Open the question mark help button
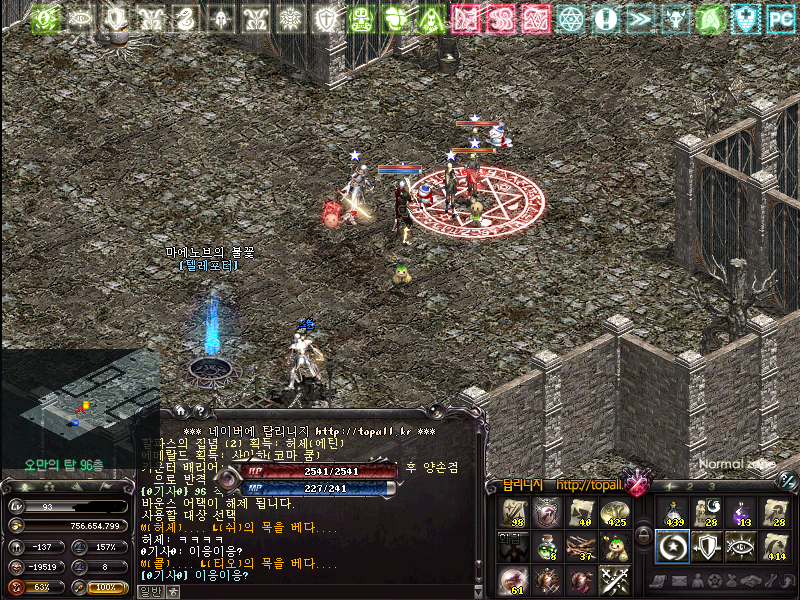This screenshot has width=800, height=600. (x=199, y=410)
